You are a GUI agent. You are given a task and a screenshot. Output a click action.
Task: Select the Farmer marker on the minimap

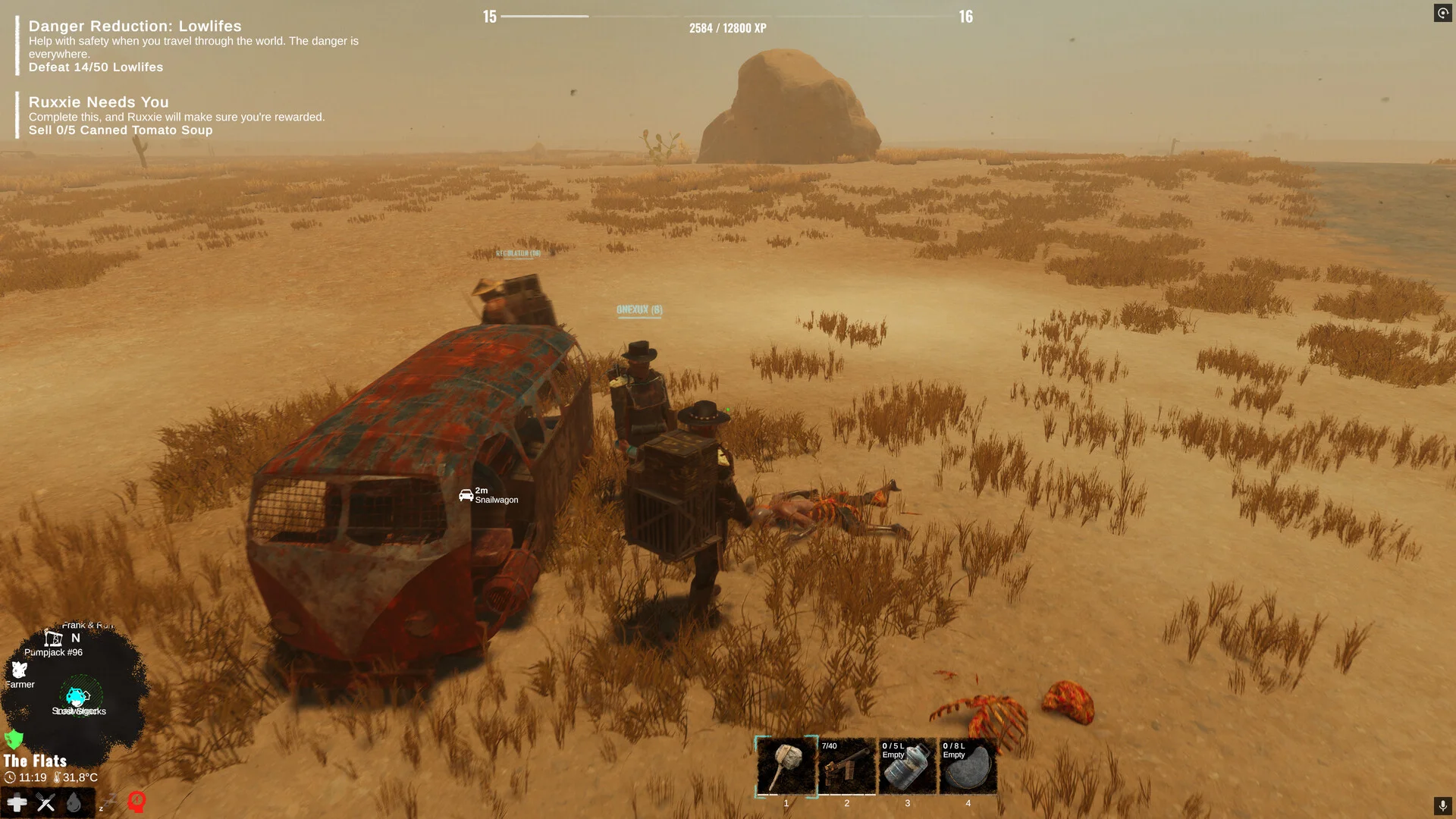point(19,670)
